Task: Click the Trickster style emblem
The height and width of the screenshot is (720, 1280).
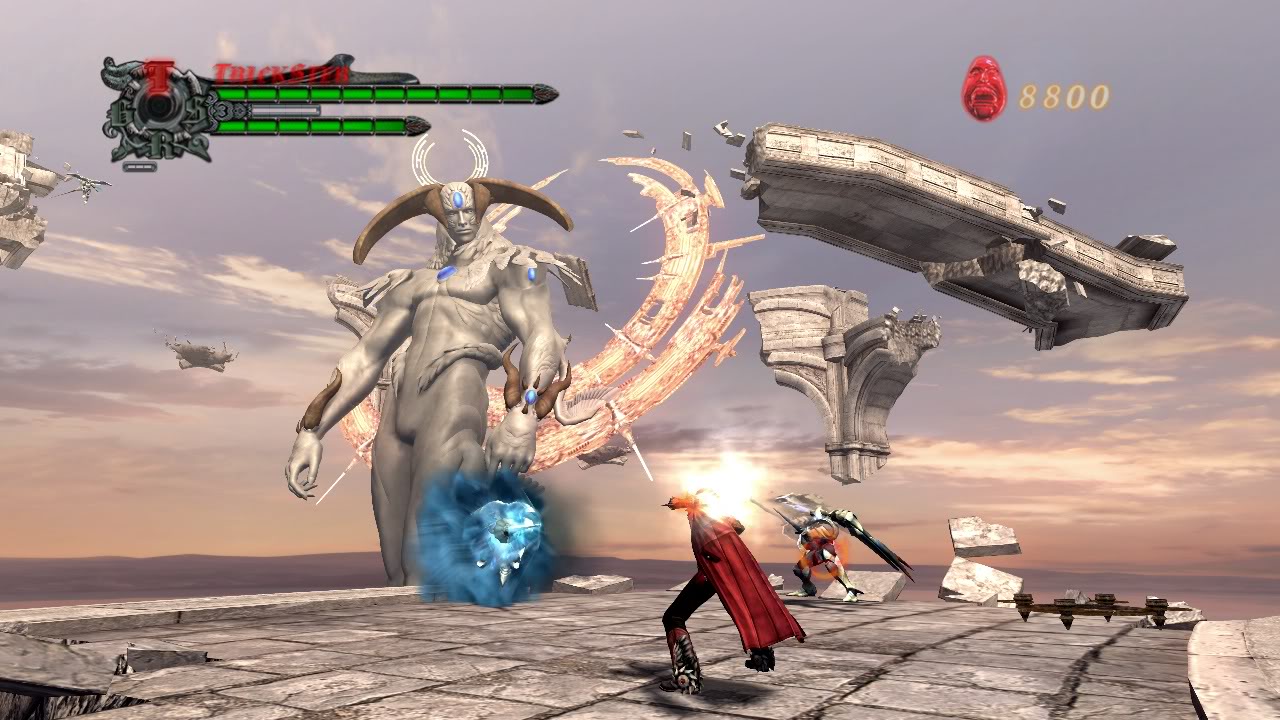Action: click(x=158, y=108)
